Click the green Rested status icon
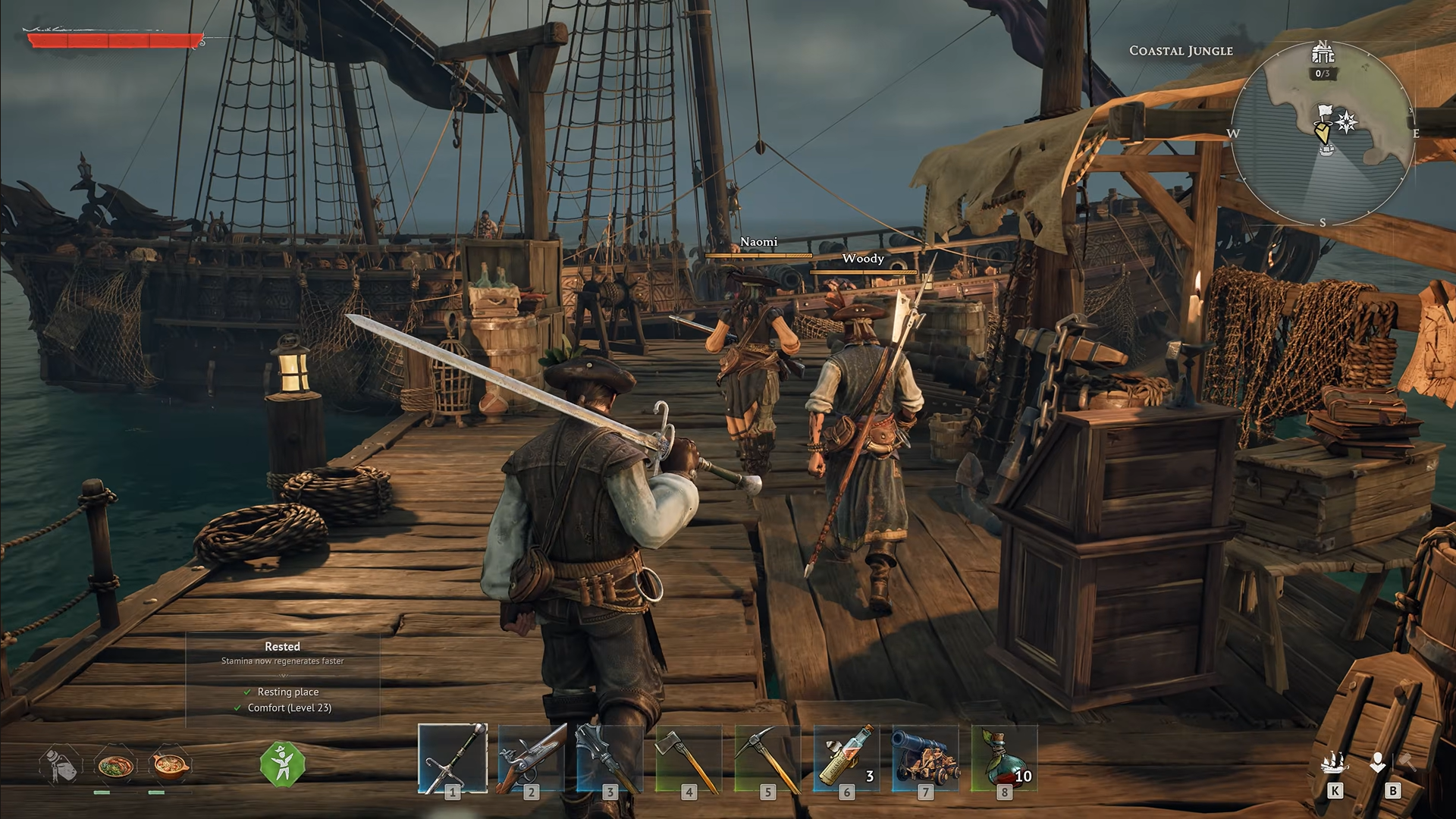The image size is (1456, 819). pyautogui.click(x=282, y=763)
